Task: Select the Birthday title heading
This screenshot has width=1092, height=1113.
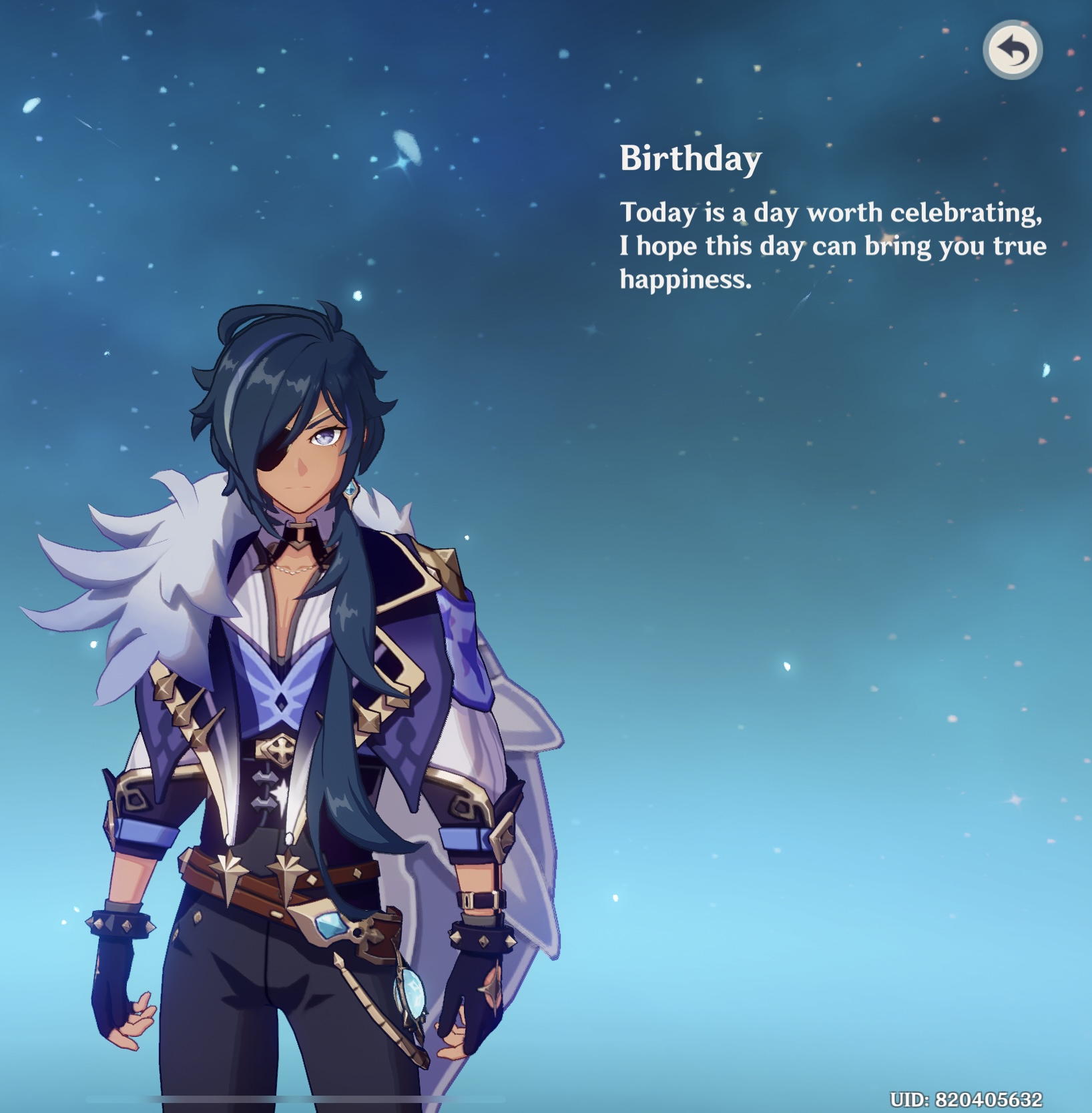Action: (690, 158)
